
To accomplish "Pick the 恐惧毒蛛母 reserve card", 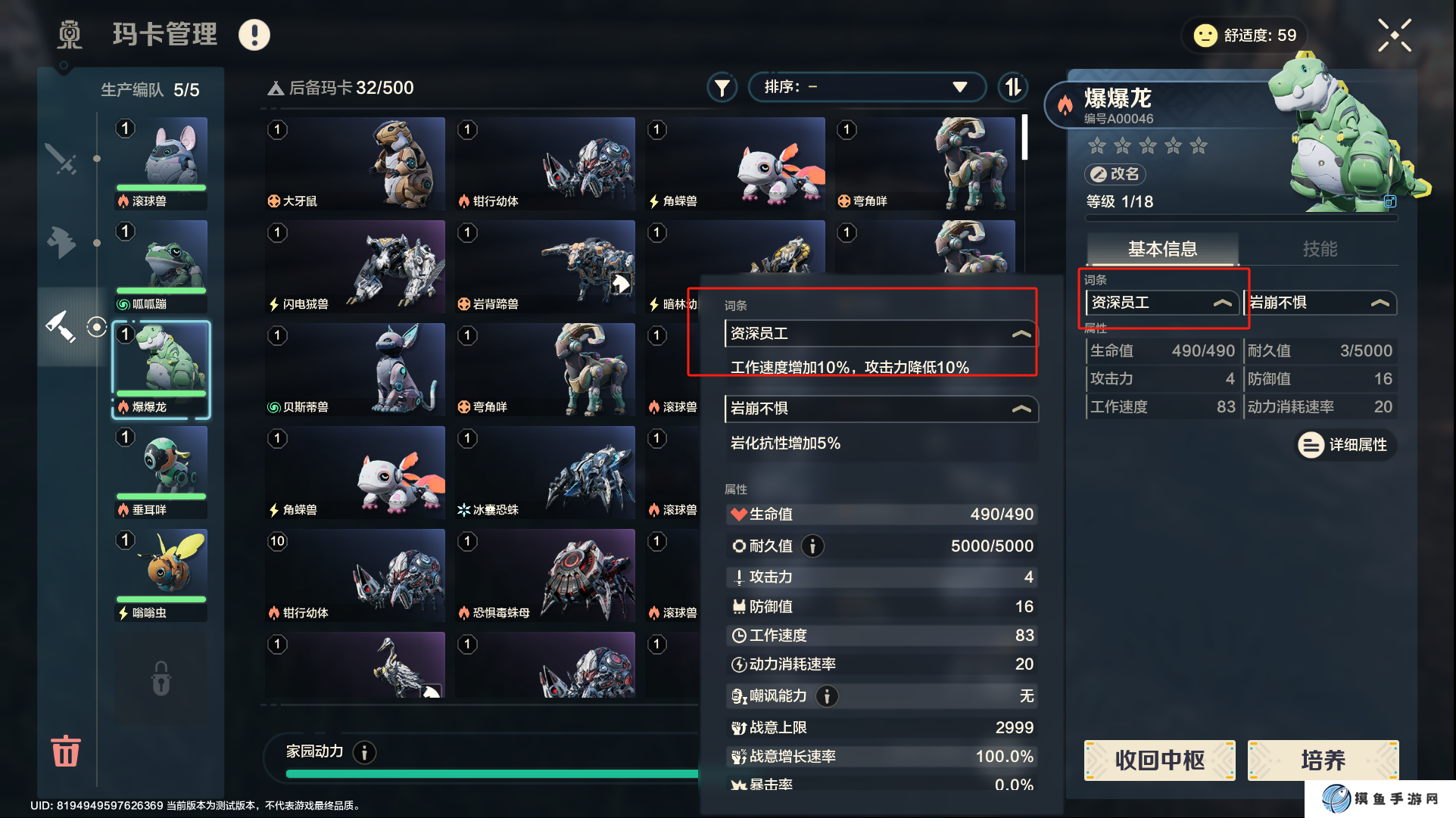I will pyautogui.click(x=545, y=575).
